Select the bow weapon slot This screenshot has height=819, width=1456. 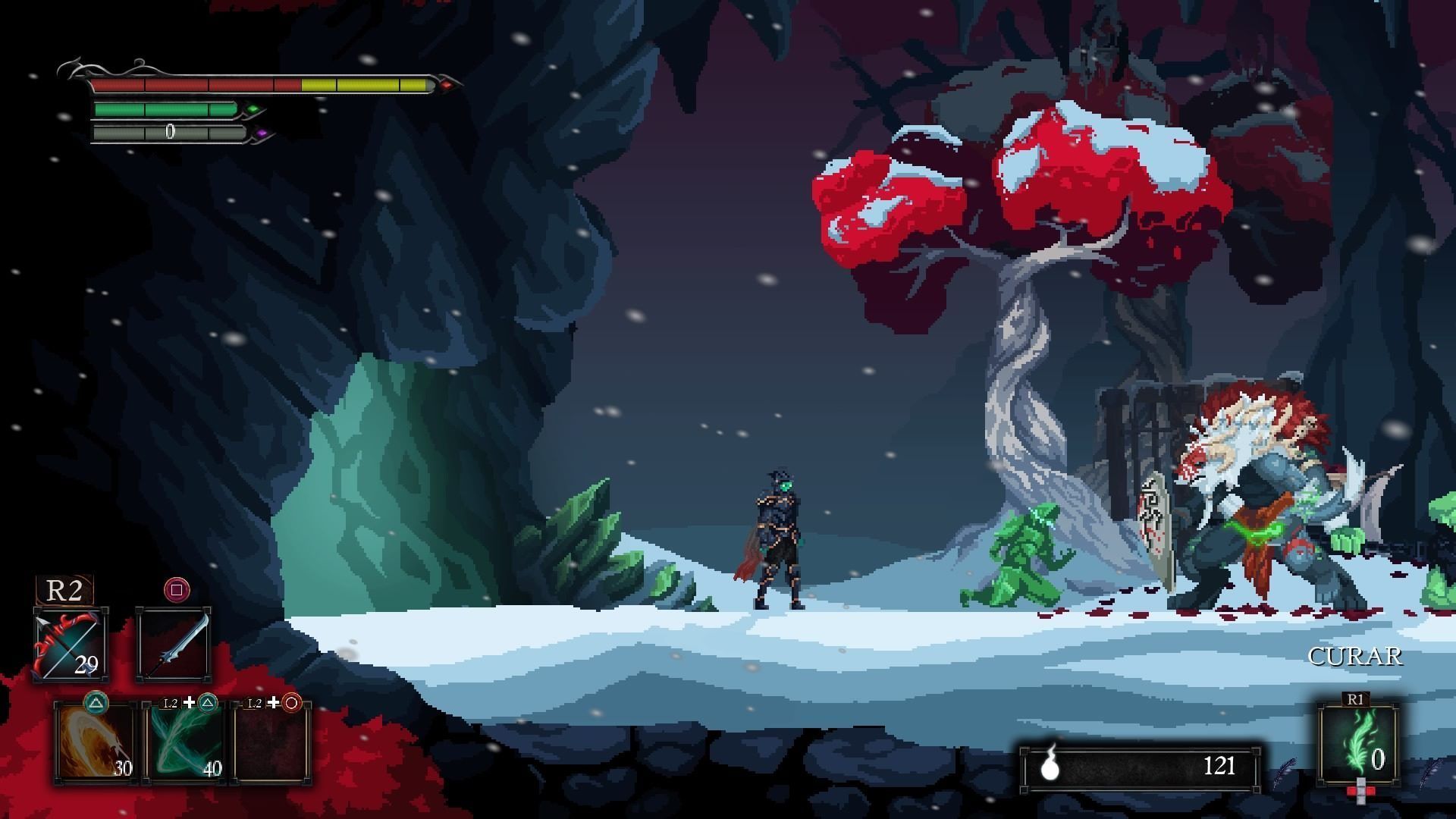pos(70,645)
